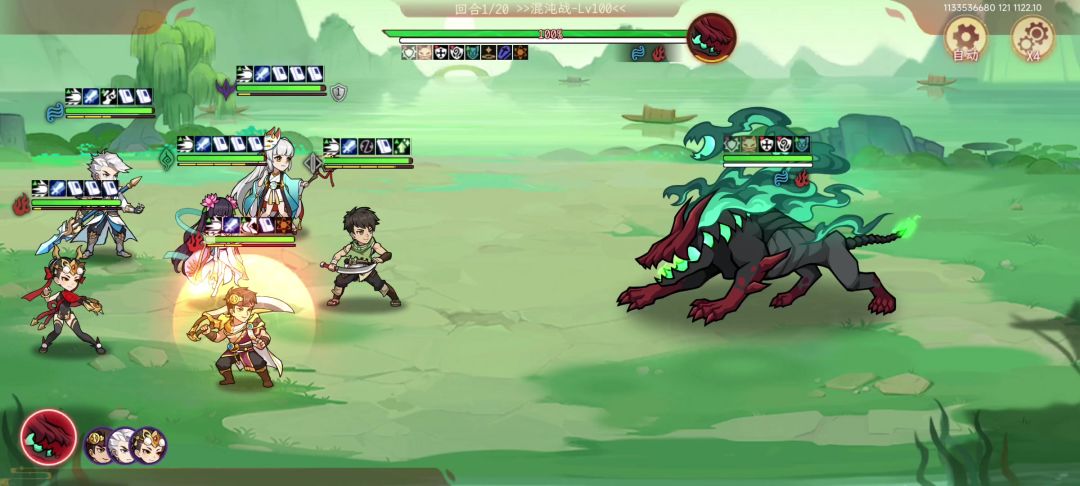Change the X4 battle speed setting
1080x486 pixels.
pos(1032,40)
